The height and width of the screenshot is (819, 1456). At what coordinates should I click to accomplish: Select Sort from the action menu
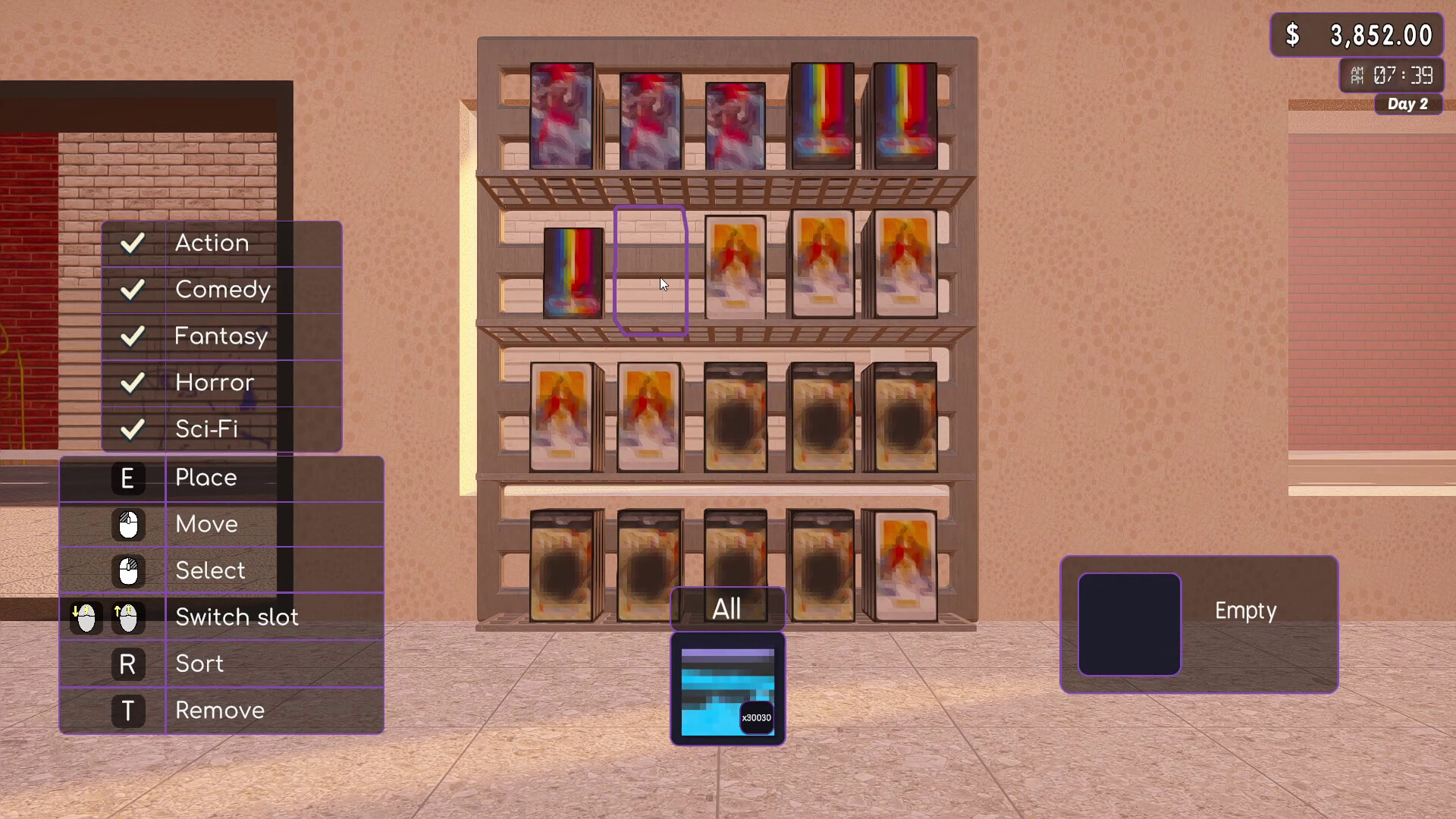pos(199,664)
